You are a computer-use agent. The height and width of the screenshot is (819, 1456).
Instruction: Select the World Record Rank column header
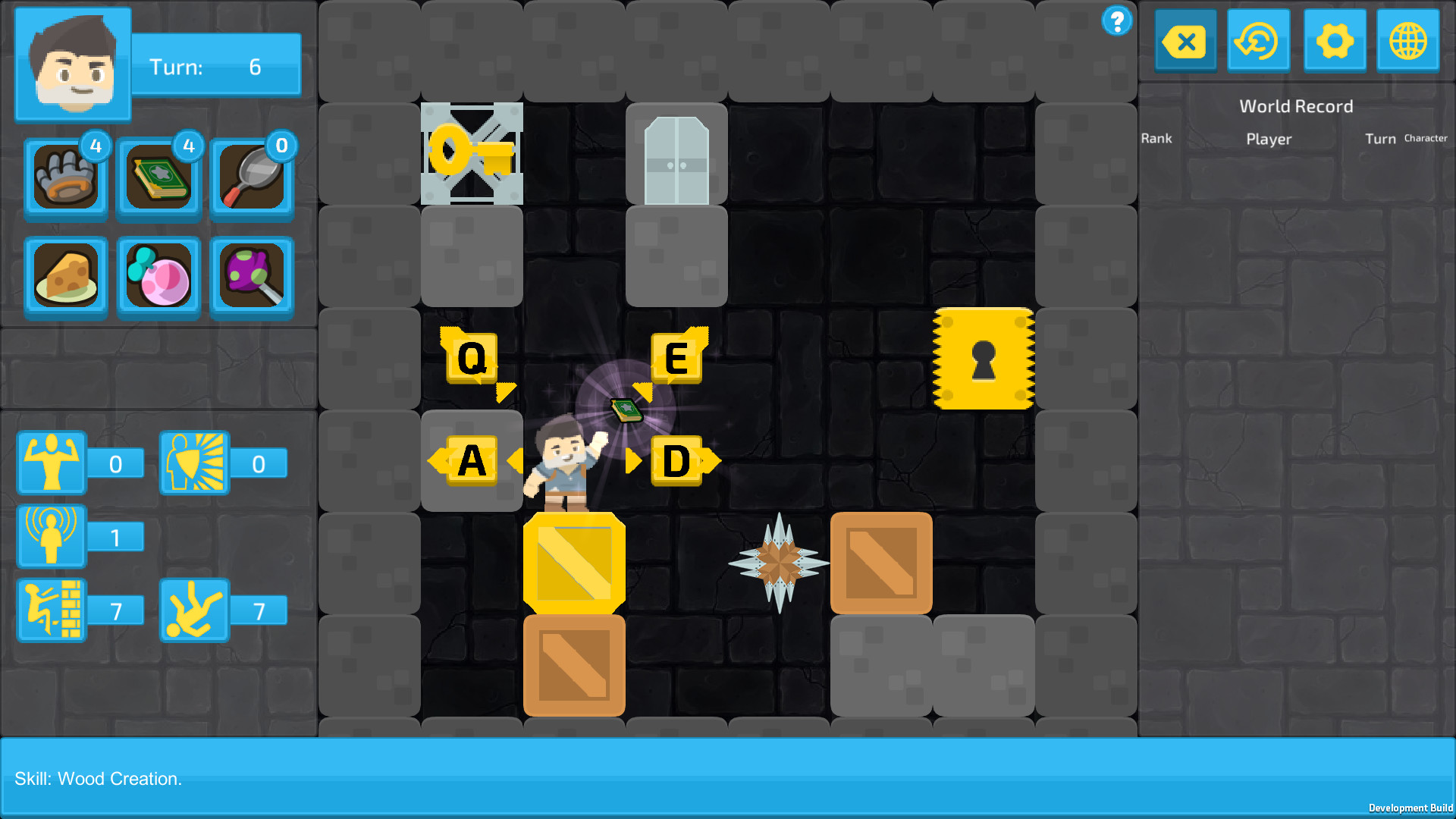[x=1156, y=138]
